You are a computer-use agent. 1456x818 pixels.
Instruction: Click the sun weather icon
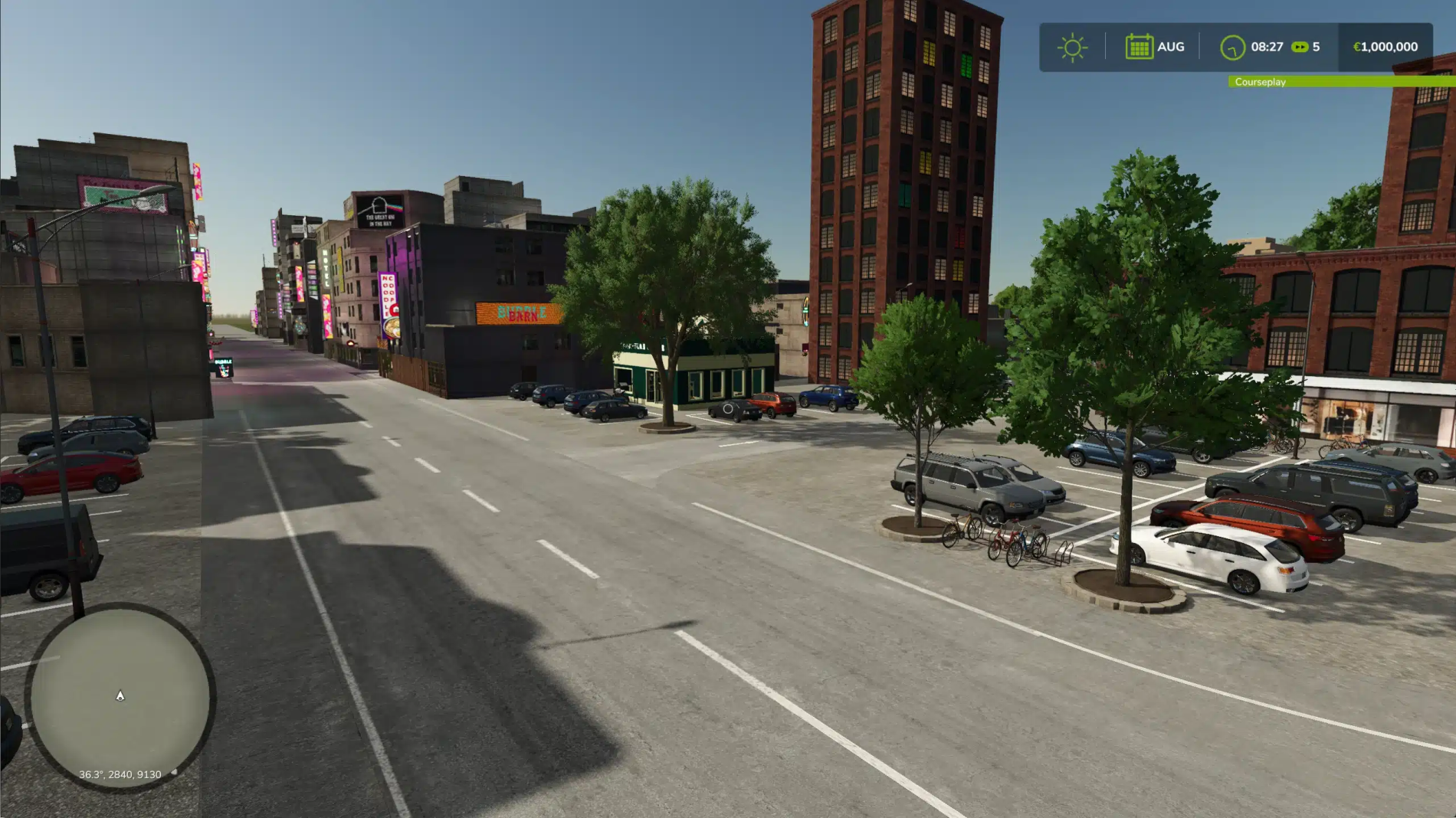(x=1073, y=46)
